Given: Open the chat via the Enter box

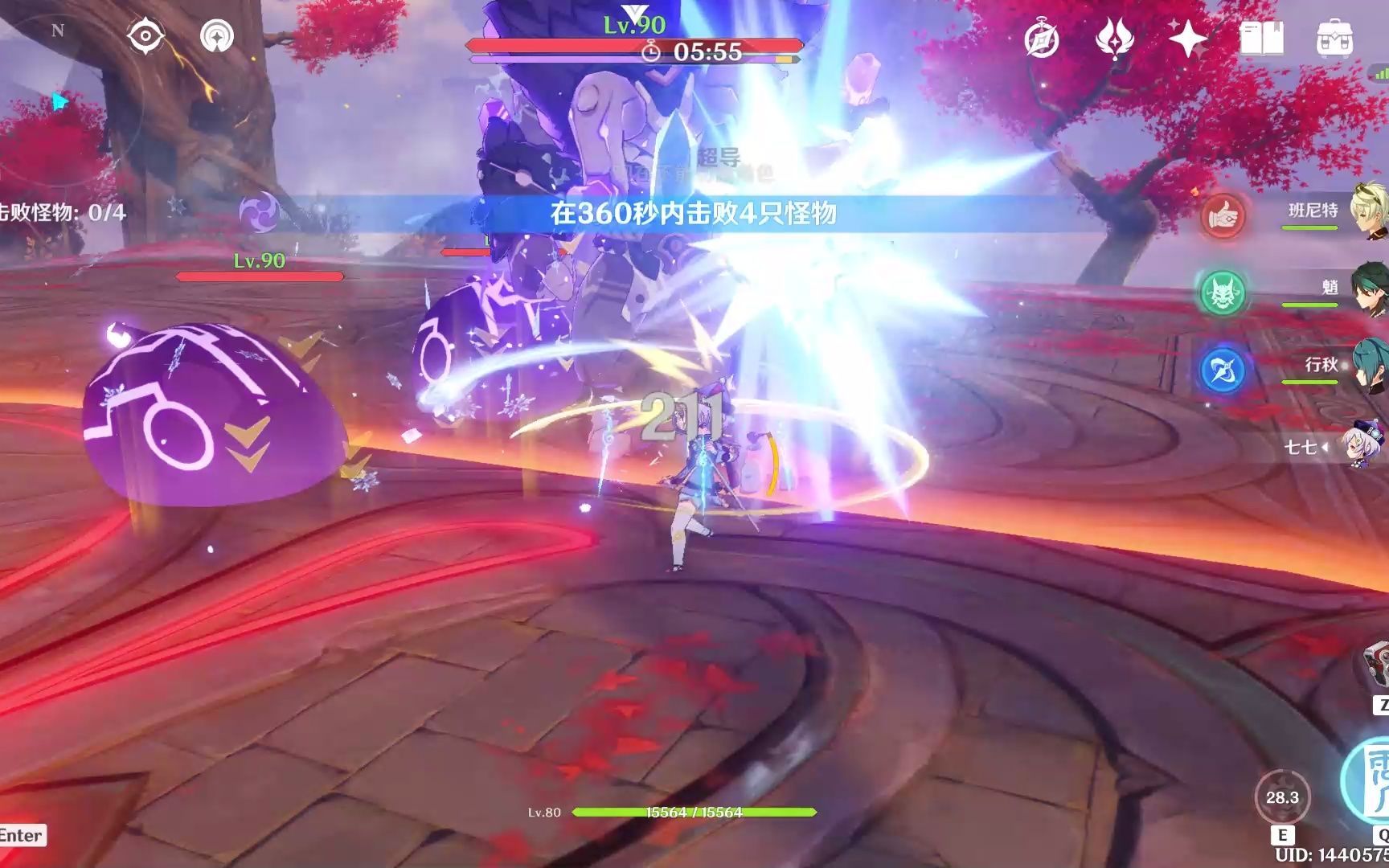Looking at the screenshot, I should tap(22, 835).
